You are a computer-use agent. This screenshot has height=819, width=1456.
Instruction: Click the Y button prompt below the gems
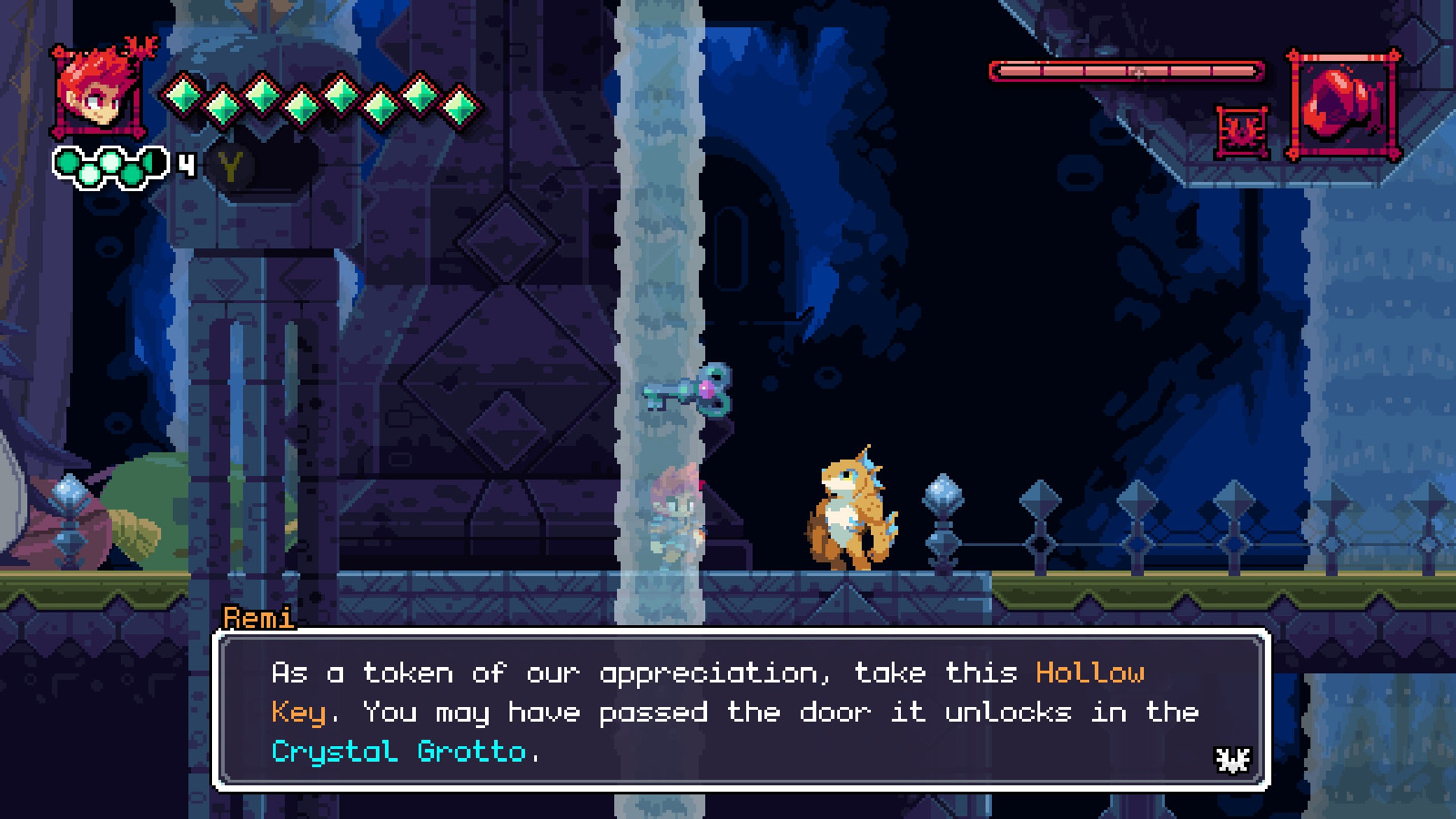[230, 168]
